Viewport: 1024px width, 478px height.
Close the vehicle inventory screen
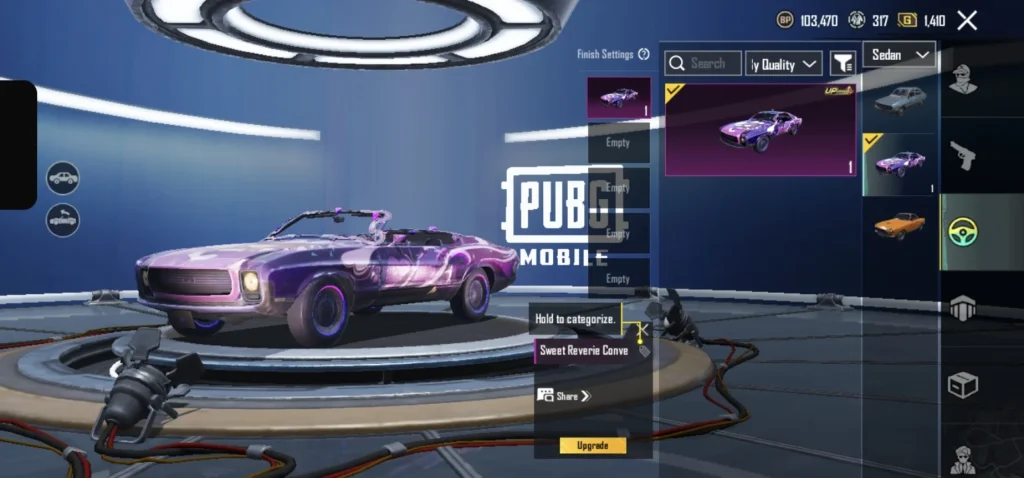tap(967, 20)
